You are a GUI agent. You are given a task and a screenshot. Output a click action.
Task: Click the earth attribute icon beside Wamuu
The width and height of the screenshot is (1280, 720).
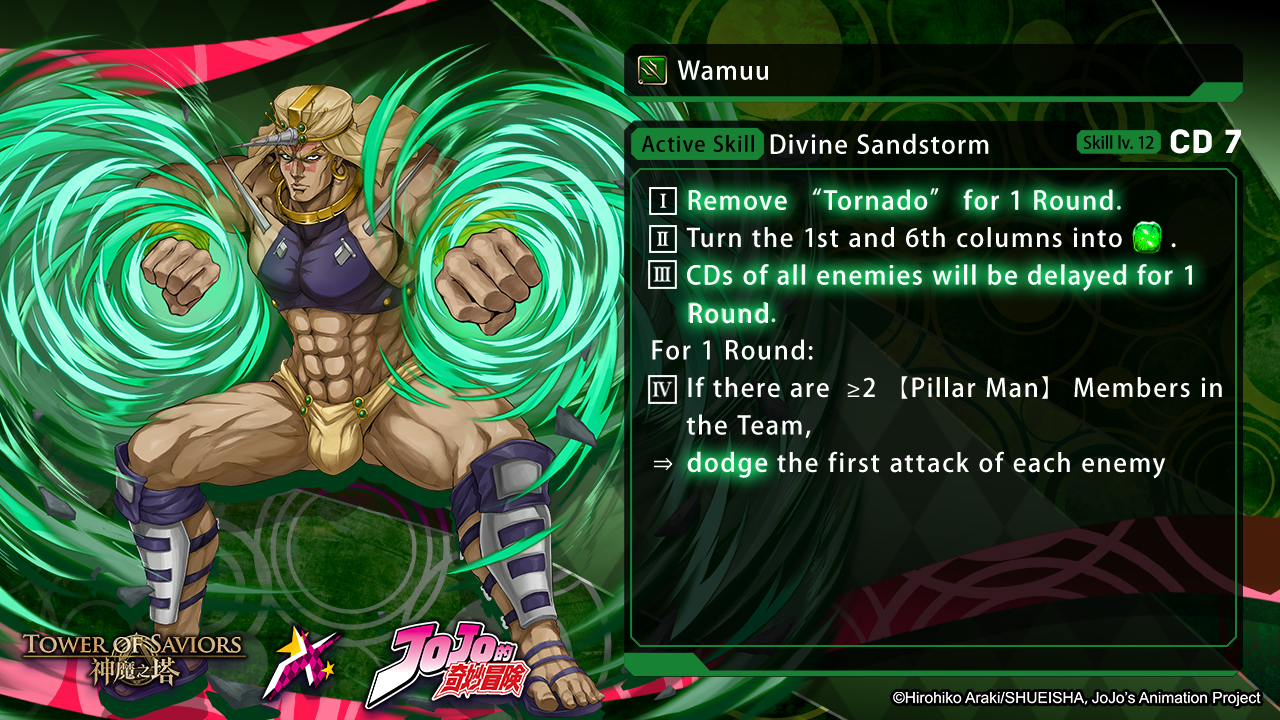click(x=652, y=71)
